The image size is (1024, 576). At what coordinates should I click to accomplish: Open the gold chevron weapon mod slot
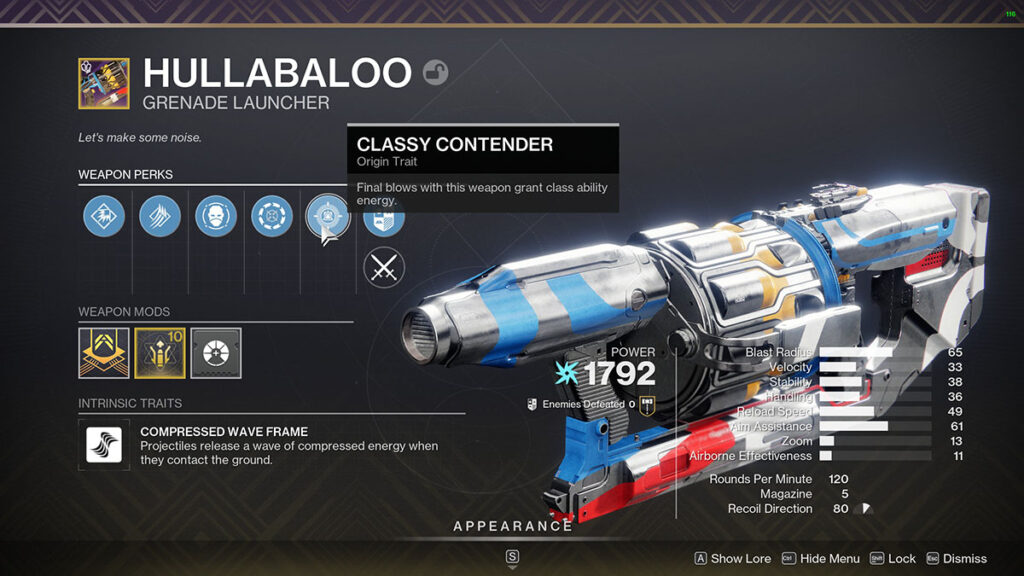click(x=104, y=353)
